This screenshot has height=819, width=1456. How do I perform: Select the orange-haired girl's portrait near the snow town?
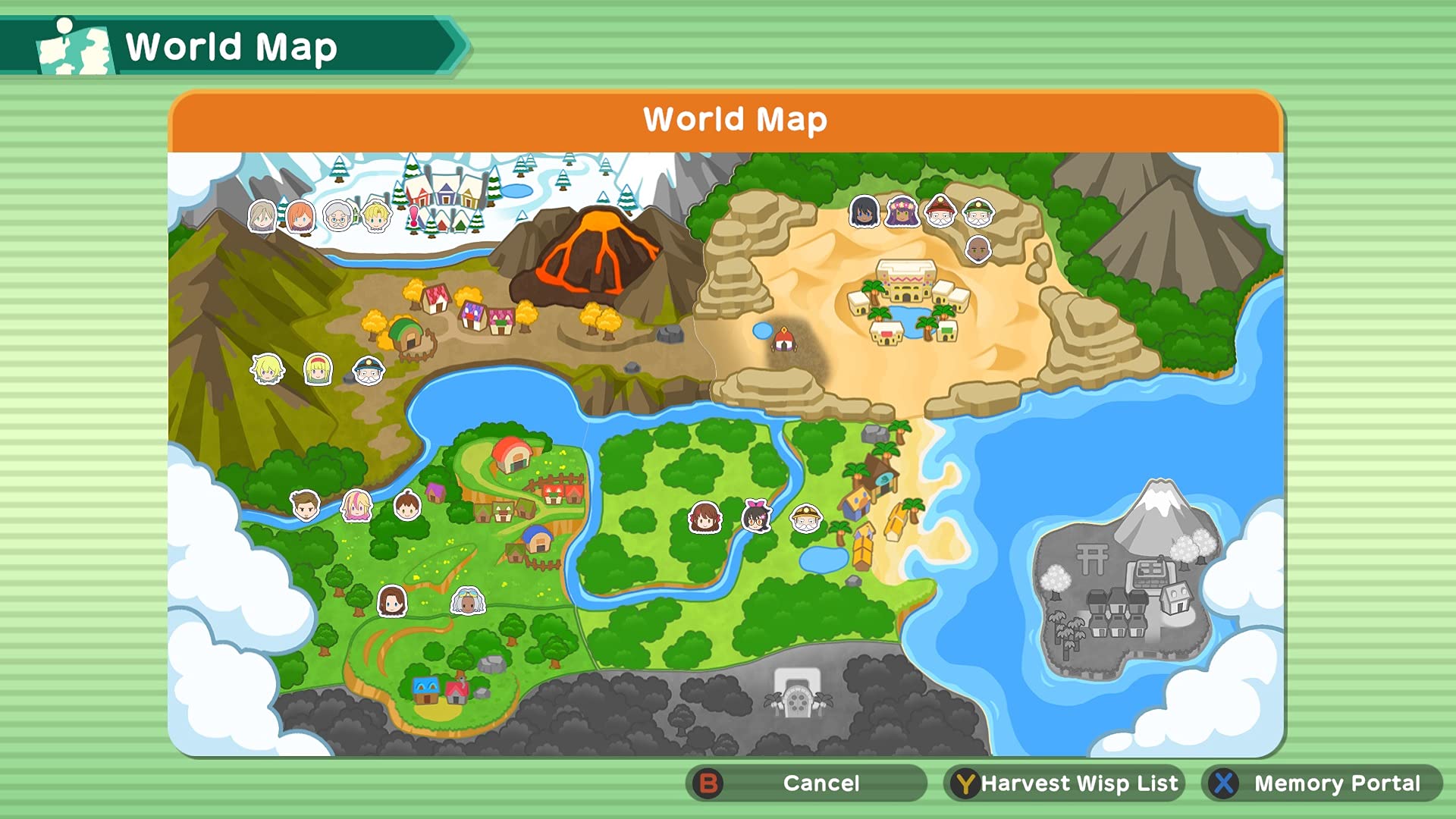300,218
